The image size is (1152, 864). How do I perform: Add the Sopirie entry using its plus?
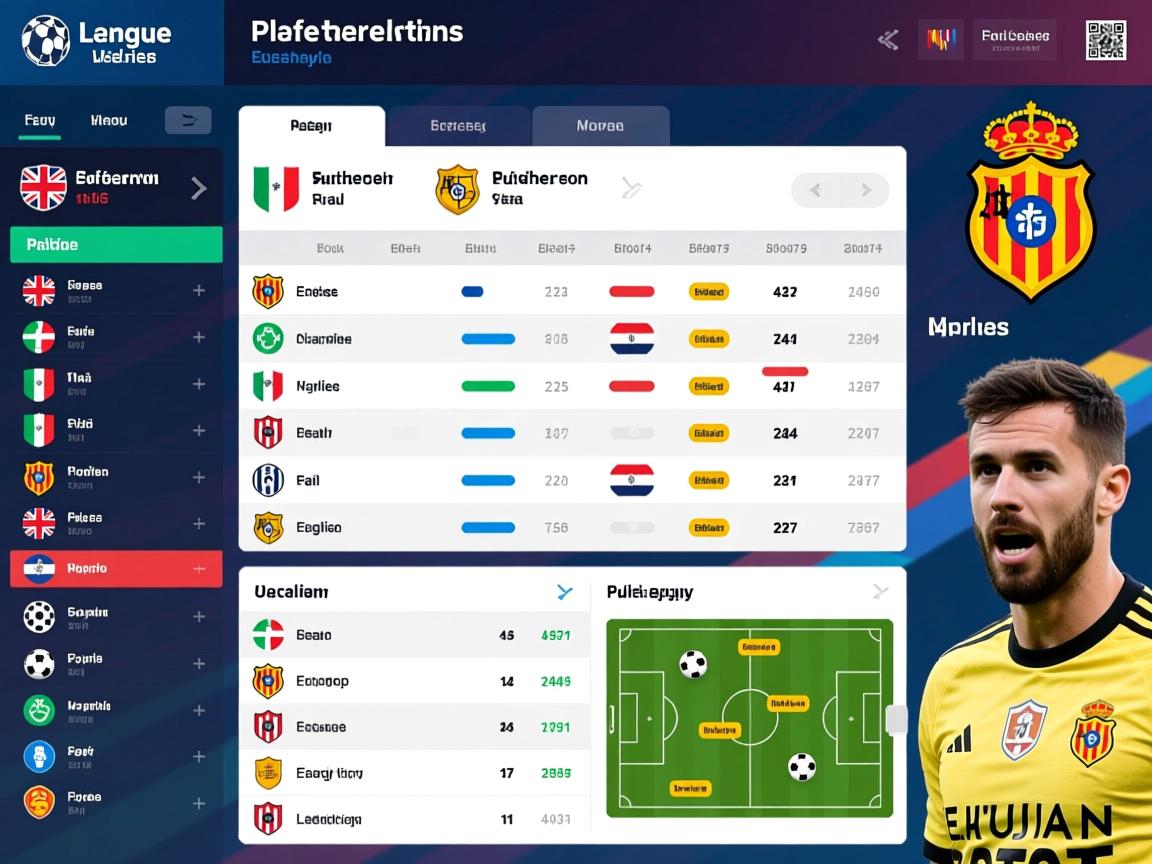coord(199,617)
